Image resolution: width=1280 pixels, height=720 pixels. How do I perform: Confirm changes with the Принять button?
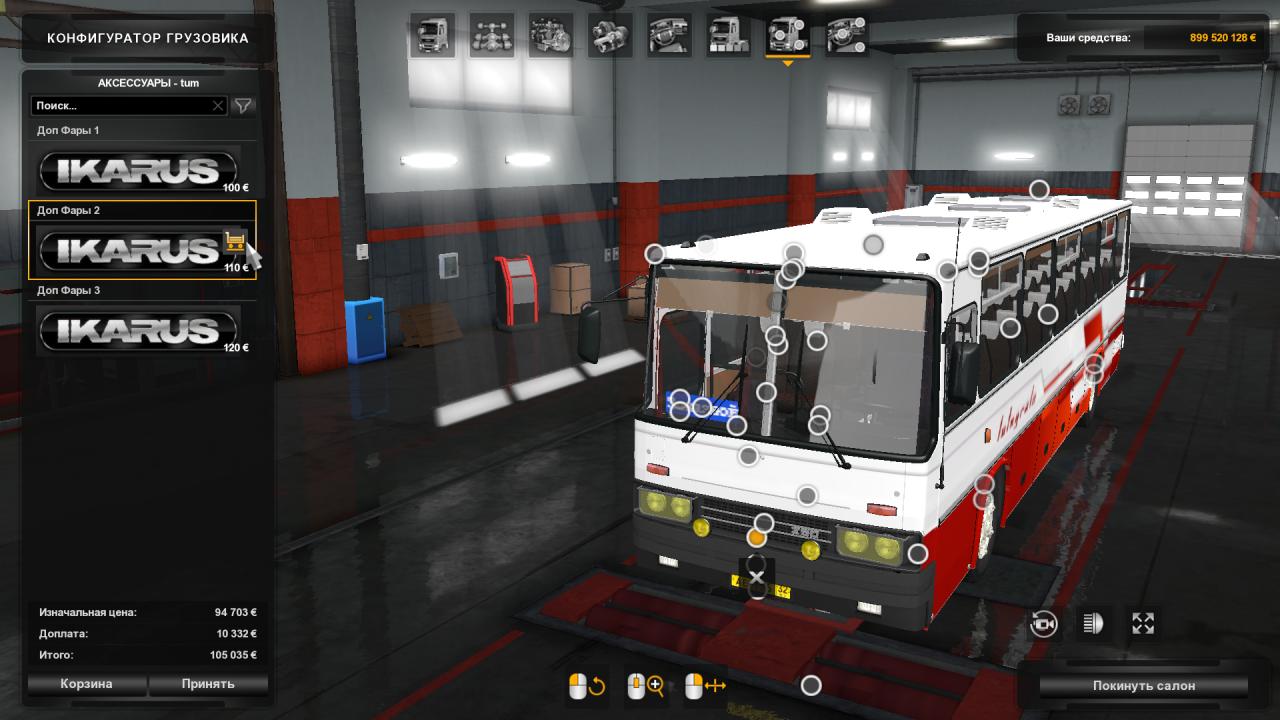point(208,684)
